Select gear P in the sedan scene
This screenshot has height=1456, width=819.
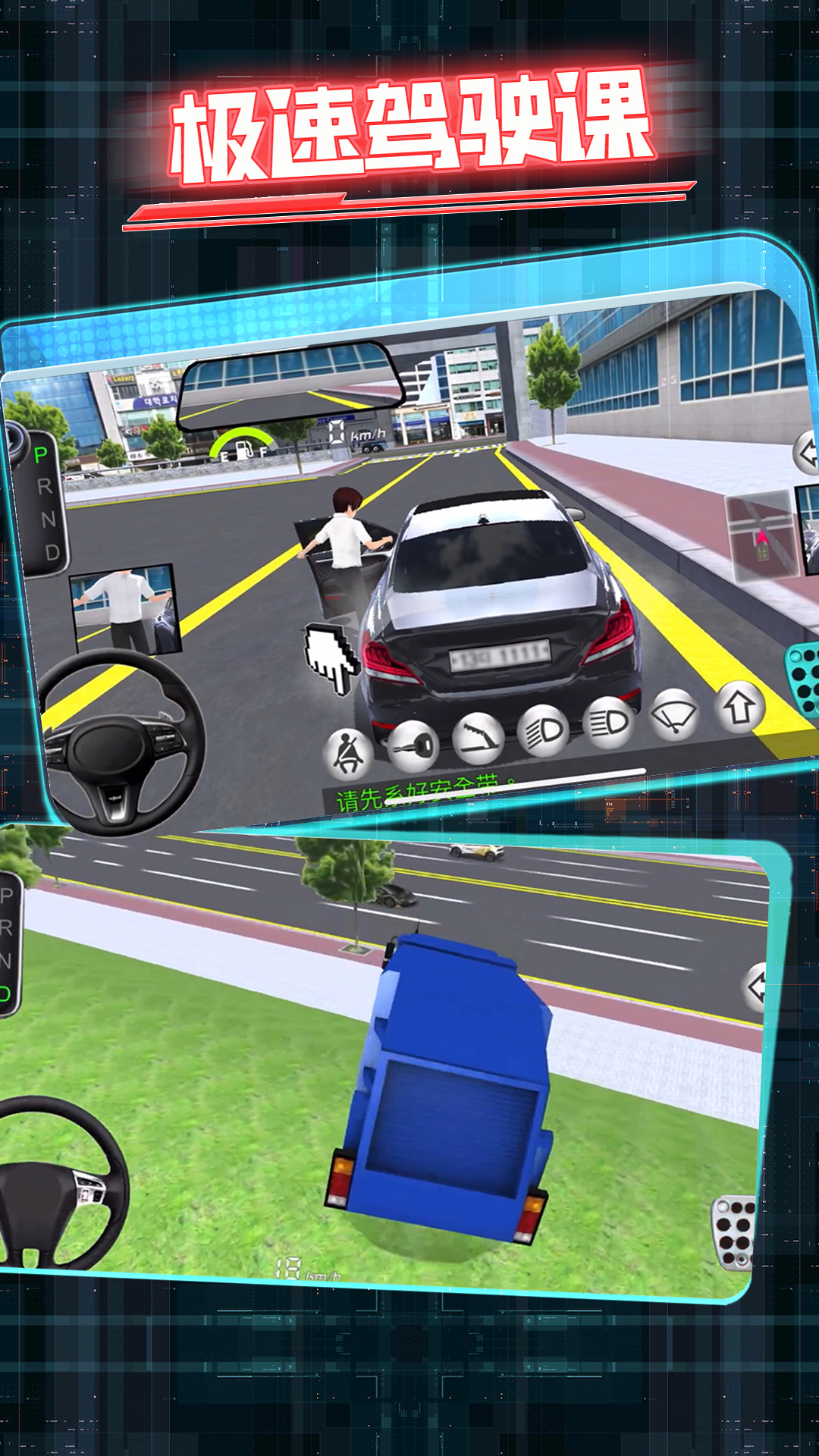[41, 455]
